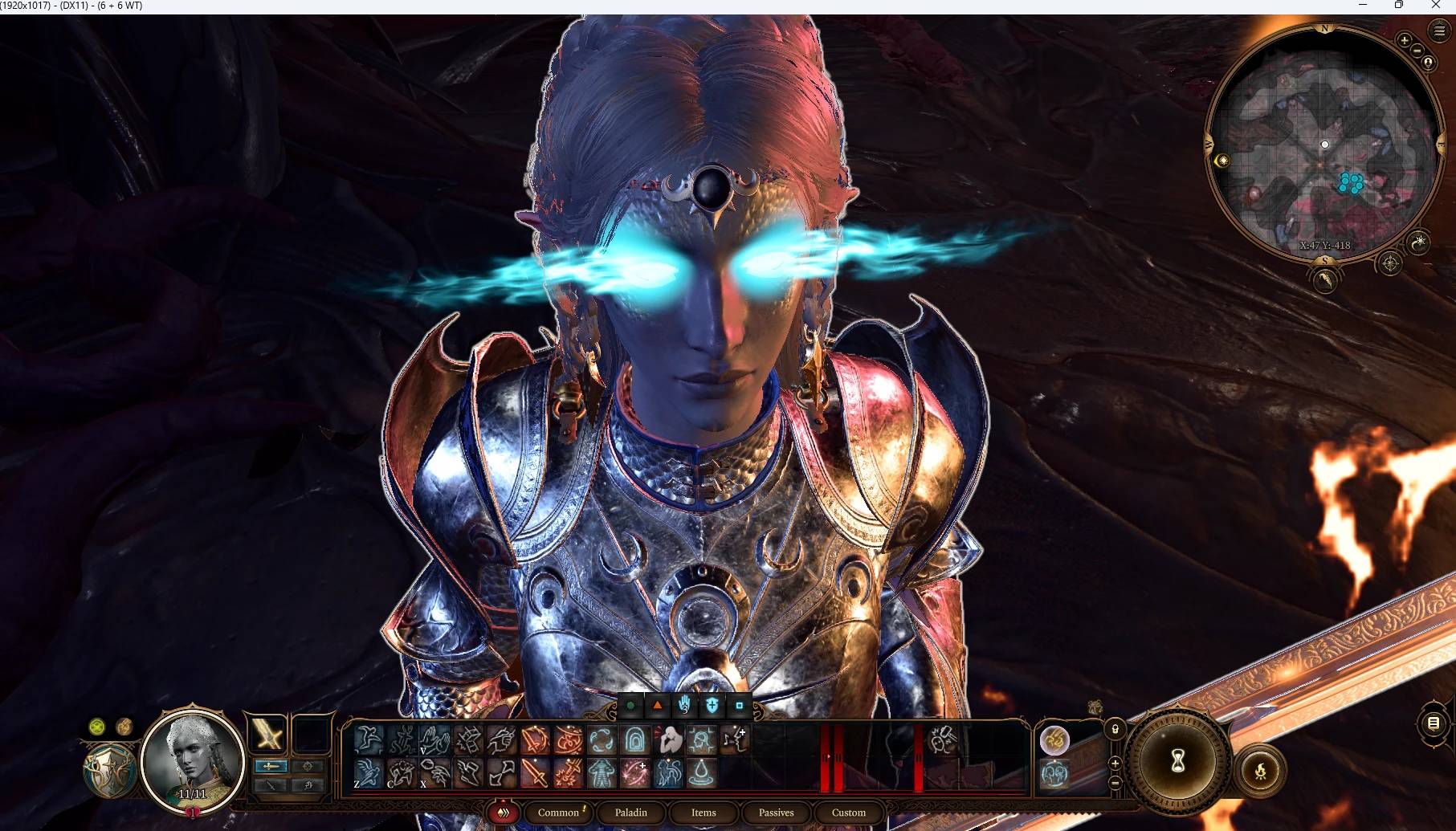Open the Paladin hotbar tab

click(630, 813)
